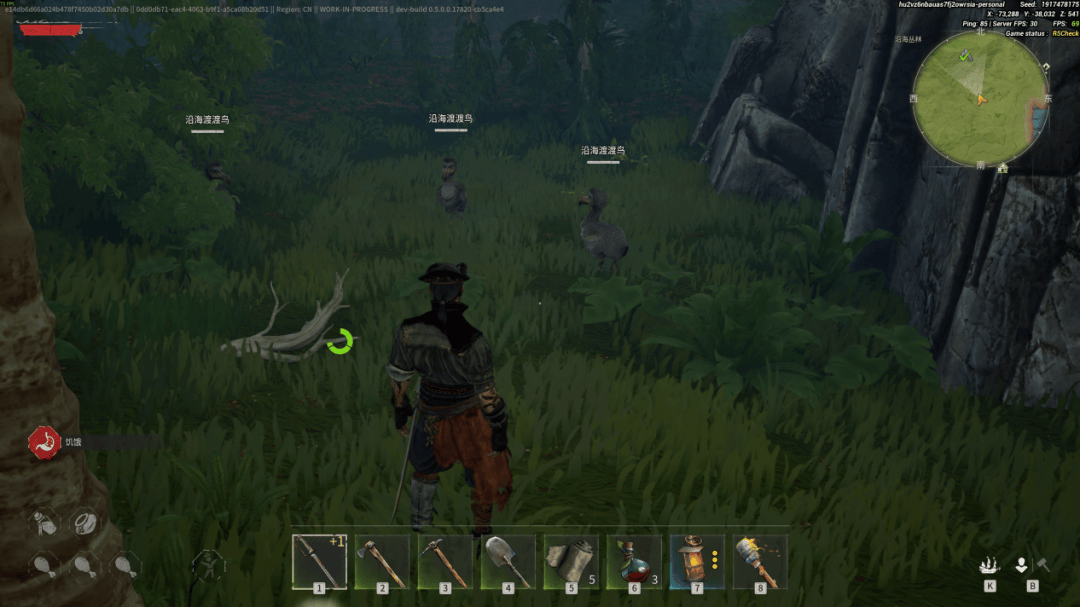
Task: Equip the torch from the hotbar
Action: [x=760, y=561]
